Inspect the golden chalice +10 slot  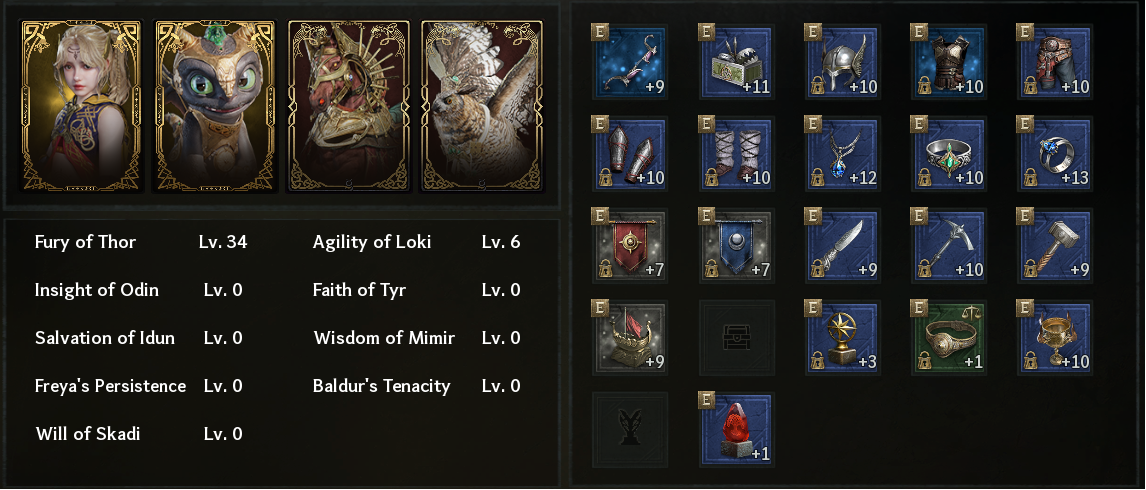pos(1054,338)
